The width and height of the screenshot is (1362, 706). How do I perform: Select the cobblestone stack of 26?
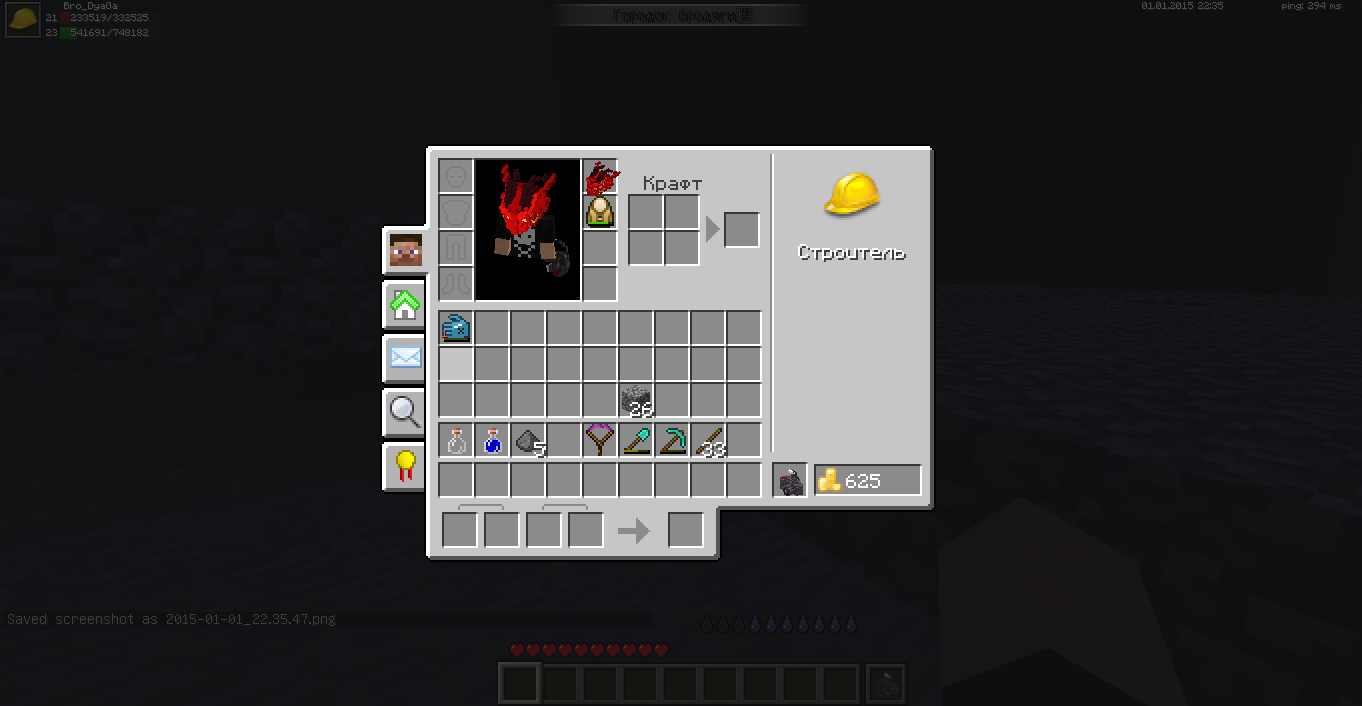[636, 401]
